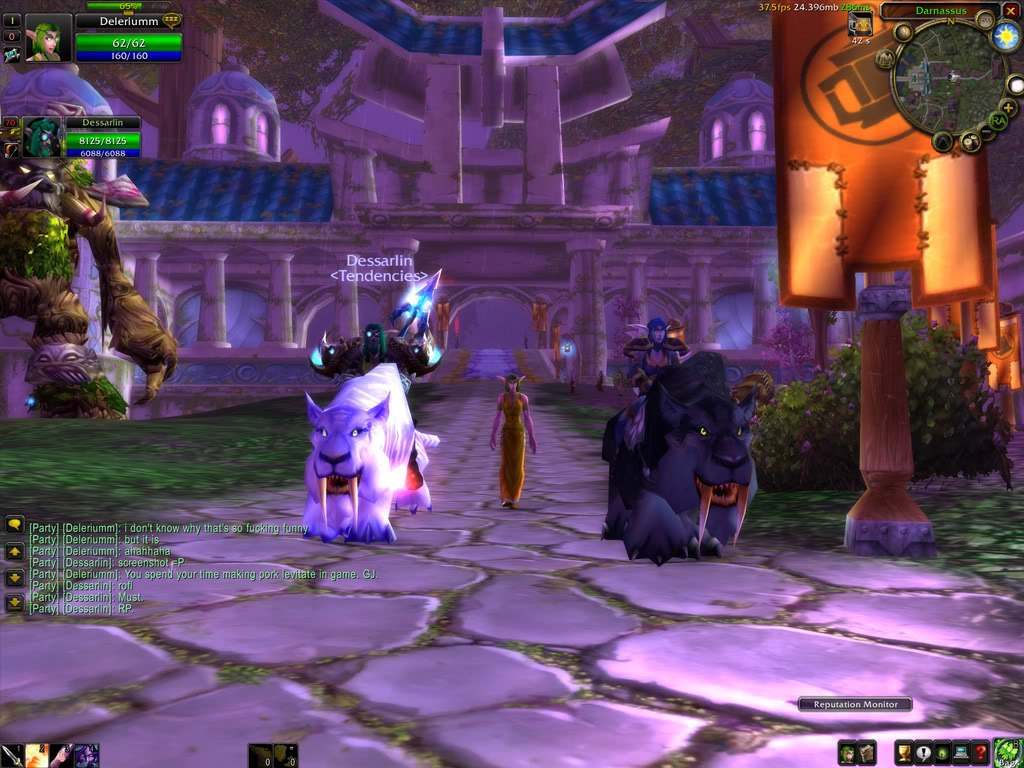Close the minimap with the X button

click(x=1011, y=11)
